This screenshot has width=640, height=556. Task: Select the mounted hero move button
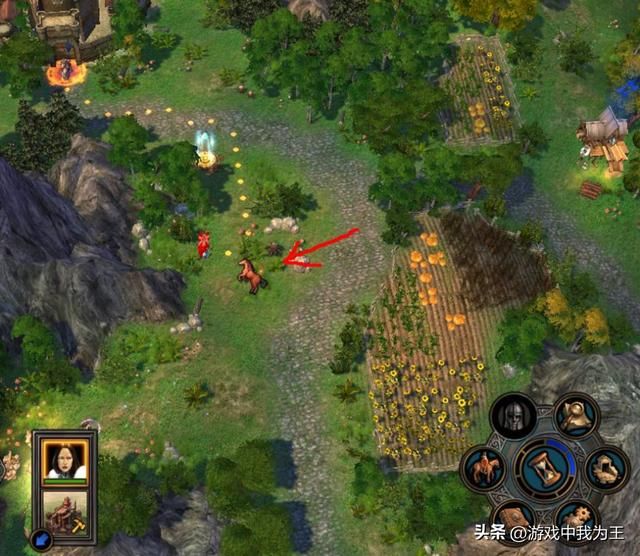pyautogui.click(x=483, y=468)
